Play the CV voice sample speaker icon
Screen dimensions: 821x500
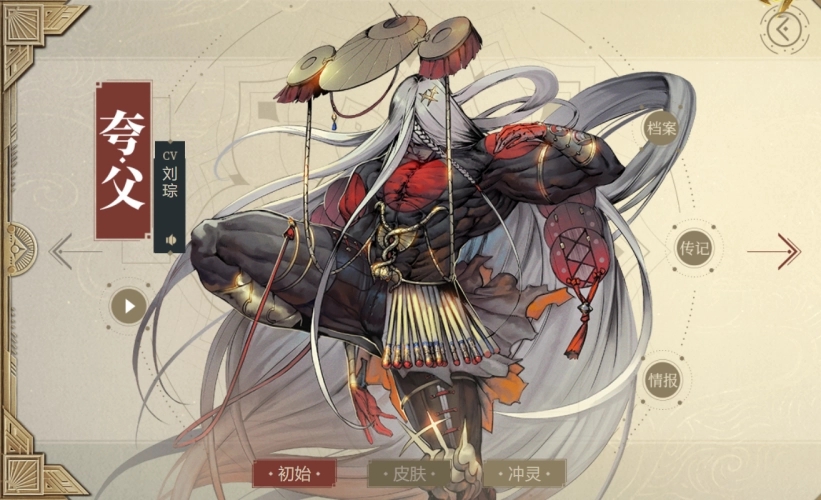click(171, 240)
